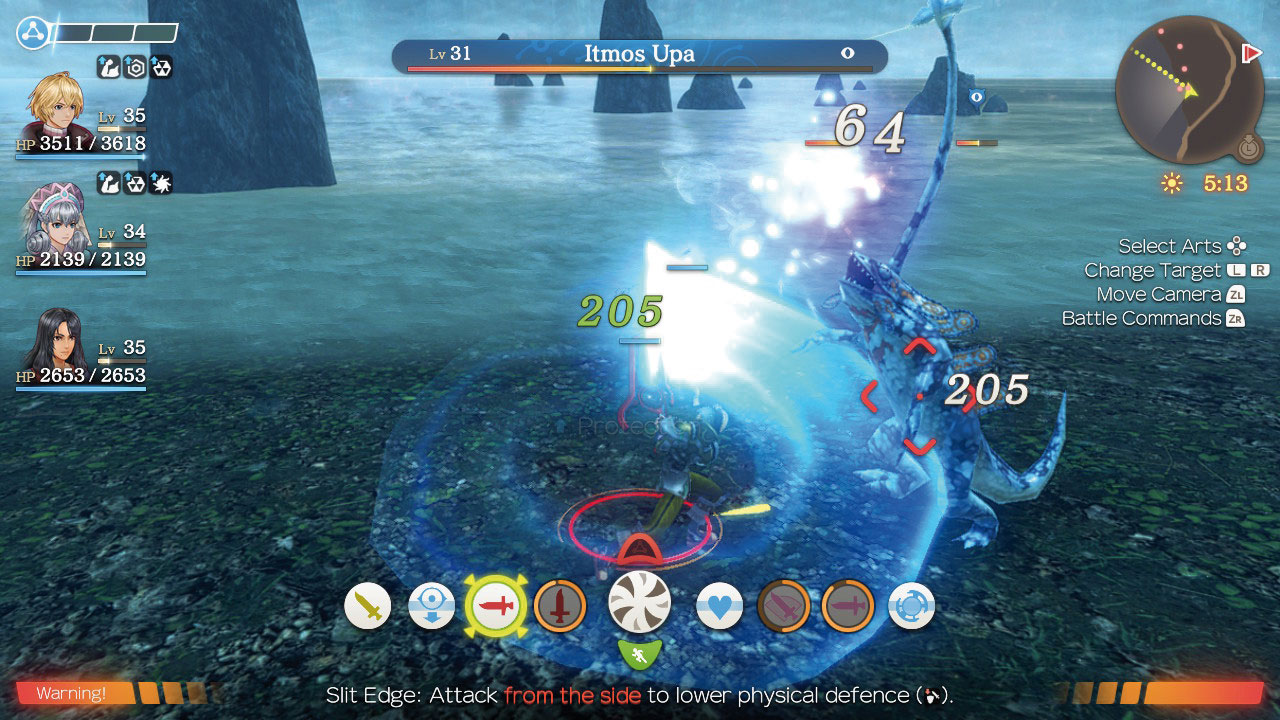Choose the upright red sword art on cooldown
1280x720 pixels.
click(560, 606)
